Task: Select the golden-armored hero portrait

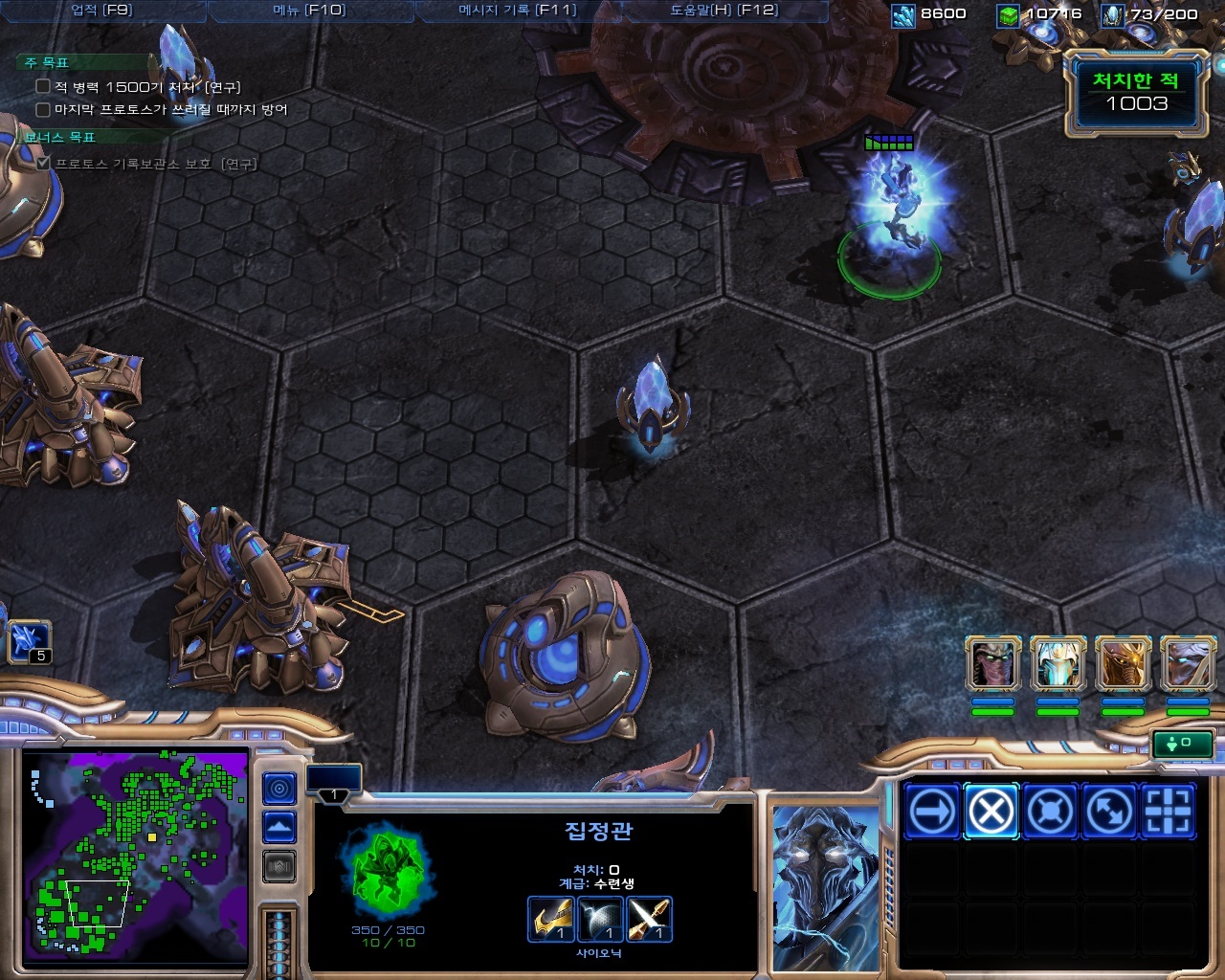Action: click(1123, 664)
